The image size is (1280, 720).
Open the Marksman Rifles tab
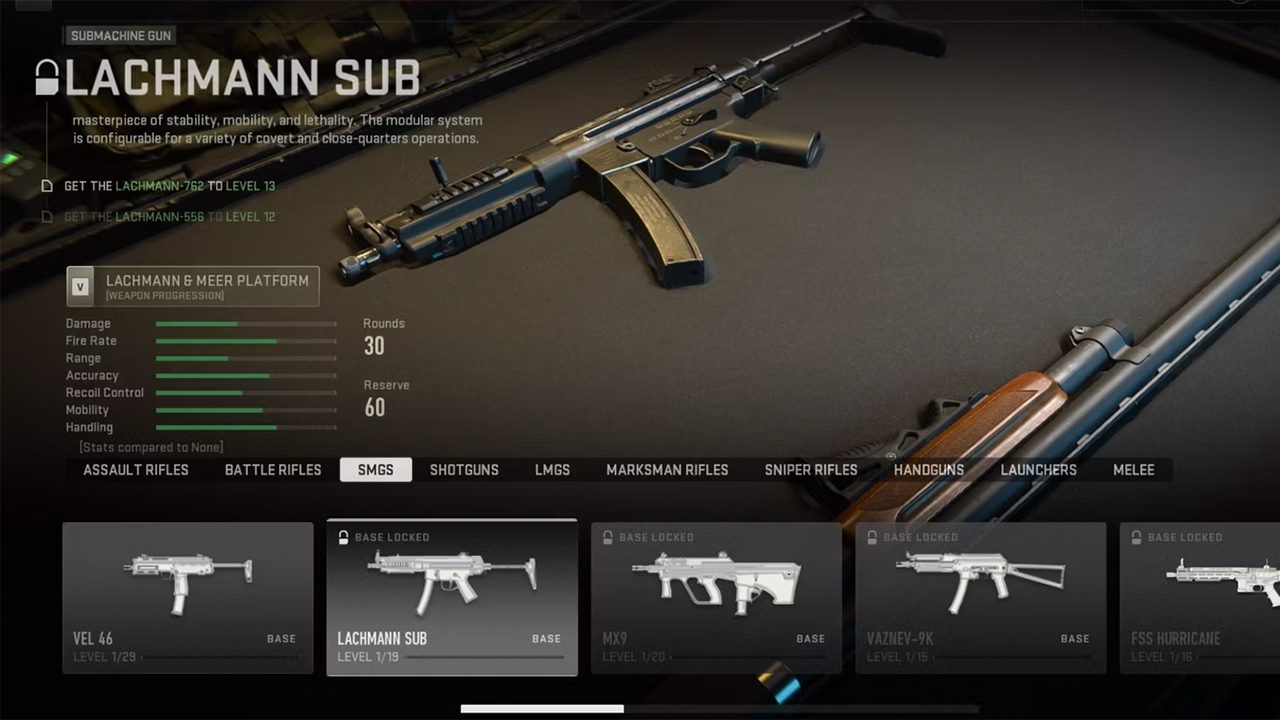coord(667,470)
